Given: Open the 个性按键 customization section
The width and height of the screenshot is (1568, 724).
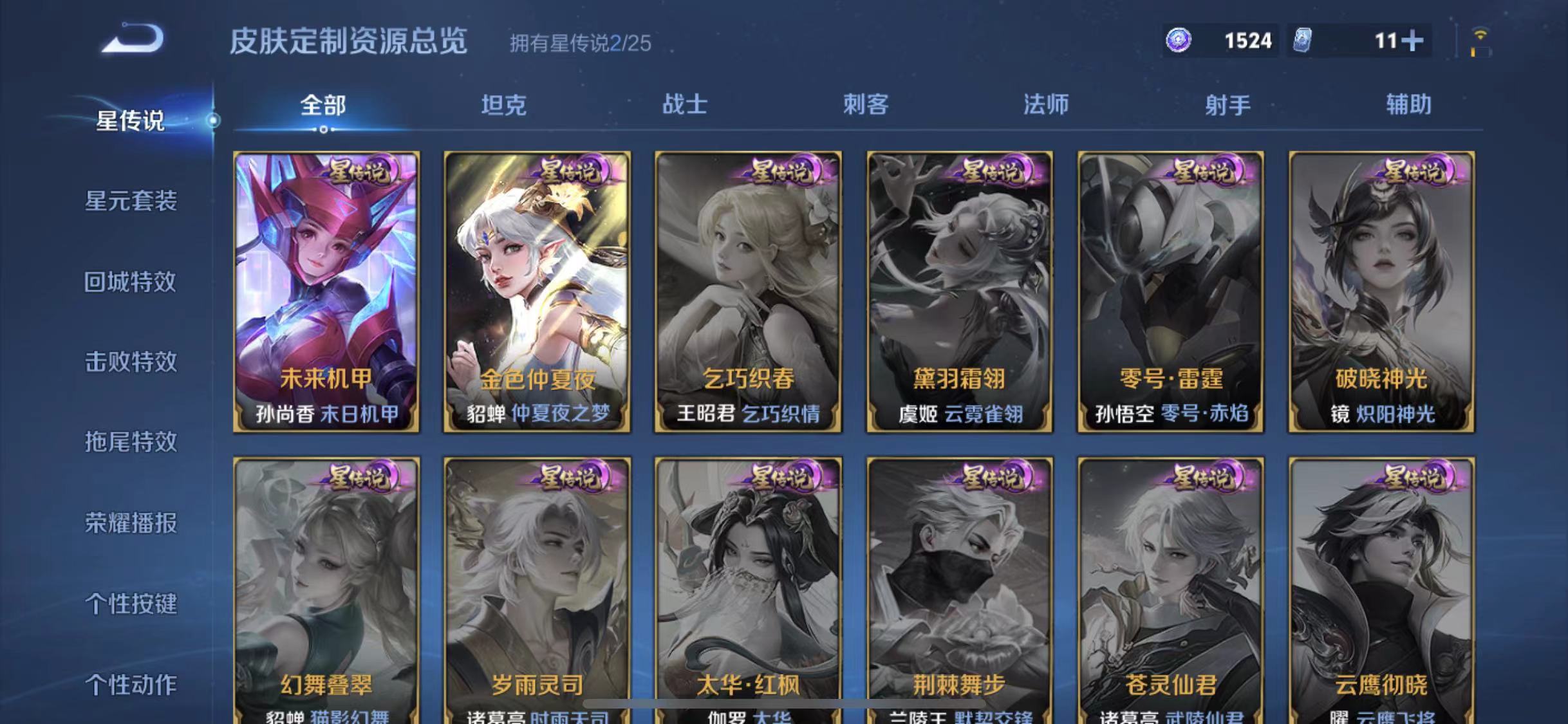Looking at the screenshot, I should pos(131,604).
